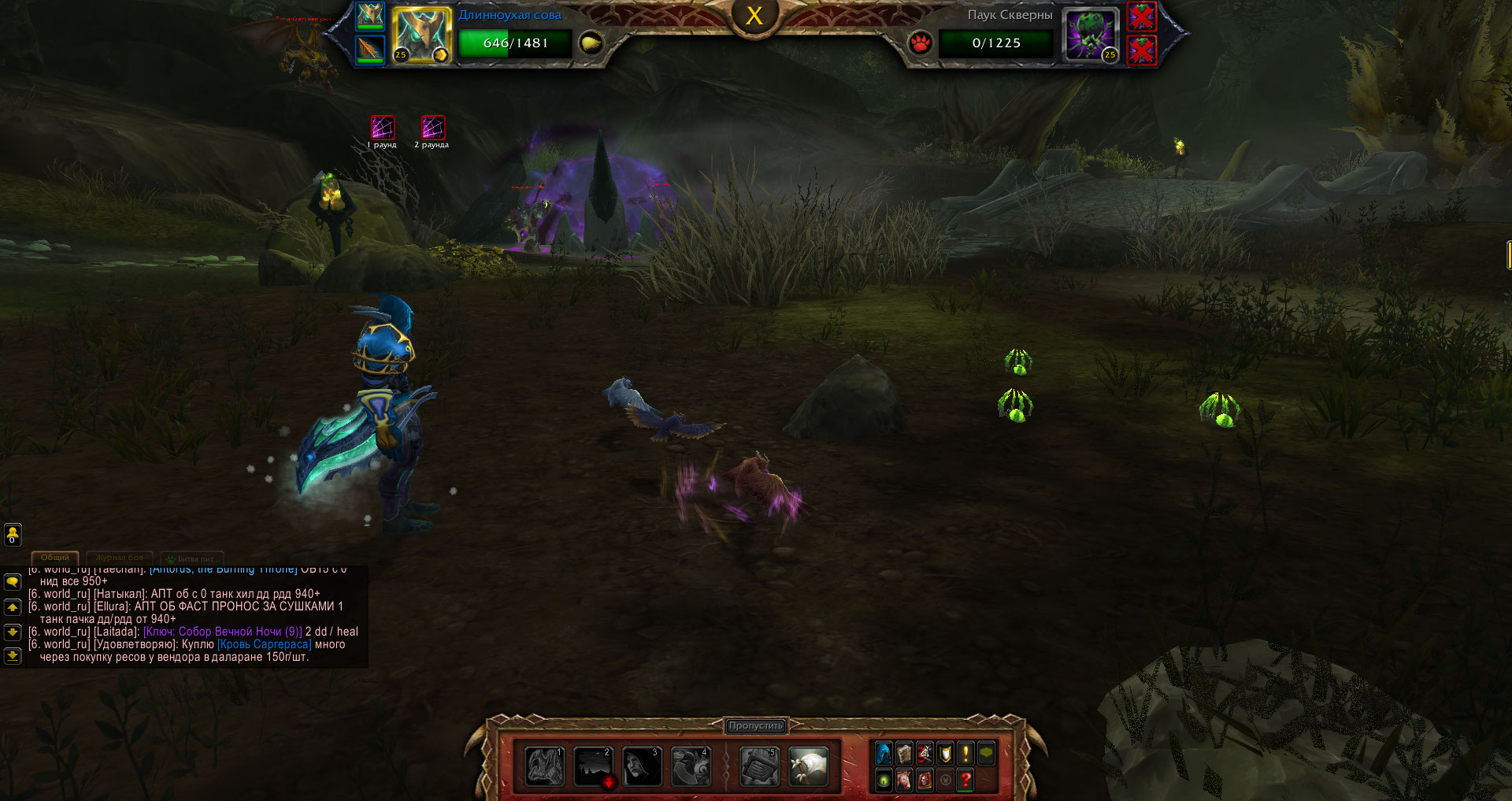Open the yellow exclamation quest log button

pyautogui.click(x=965, y=754)
